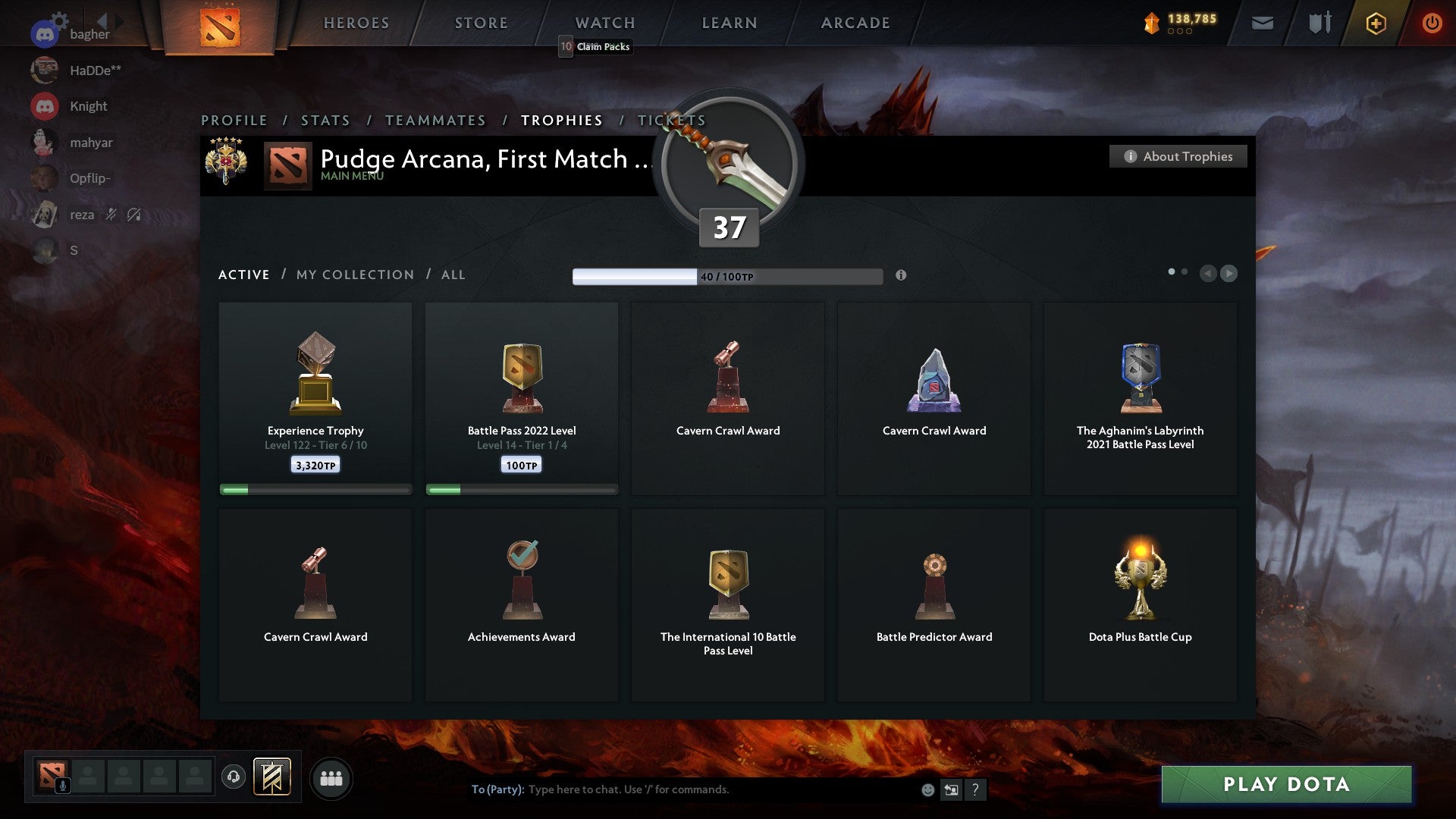
Task: Switch to the MY COLLECTION tab
Action: click(x=353, y=275)
